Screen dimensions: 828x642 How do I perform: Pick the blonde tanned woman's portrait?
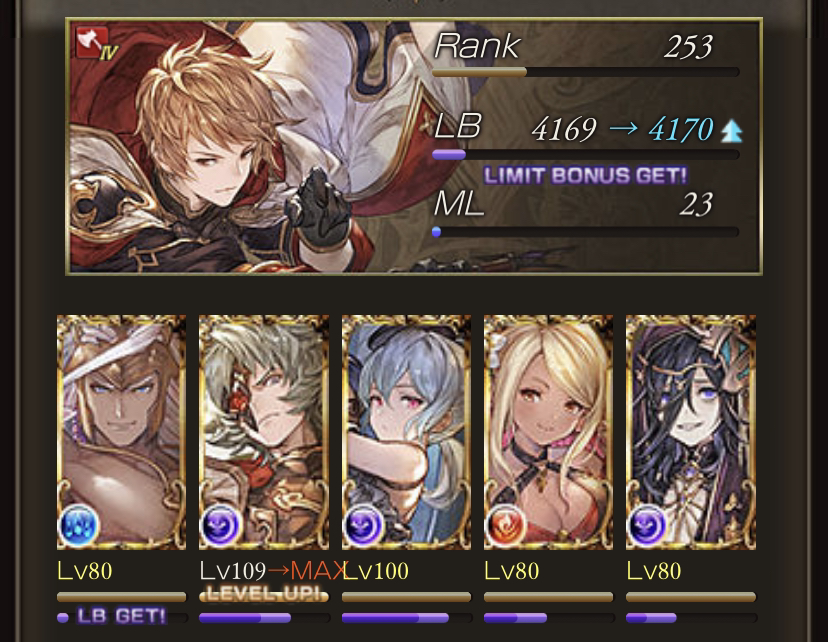point(548,431)
